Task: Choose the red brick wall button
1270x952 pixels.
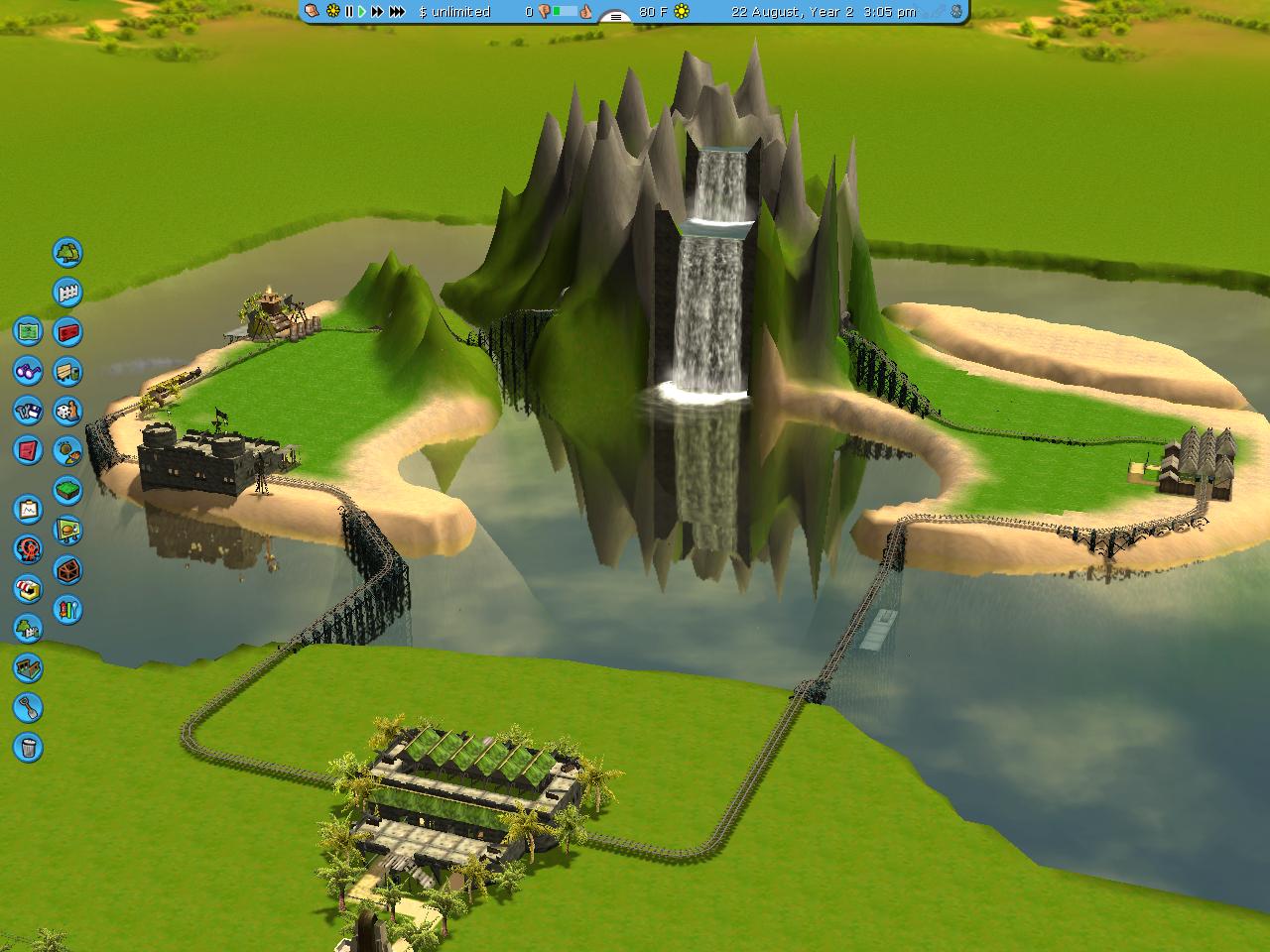Action: click(x=67, y=331)
